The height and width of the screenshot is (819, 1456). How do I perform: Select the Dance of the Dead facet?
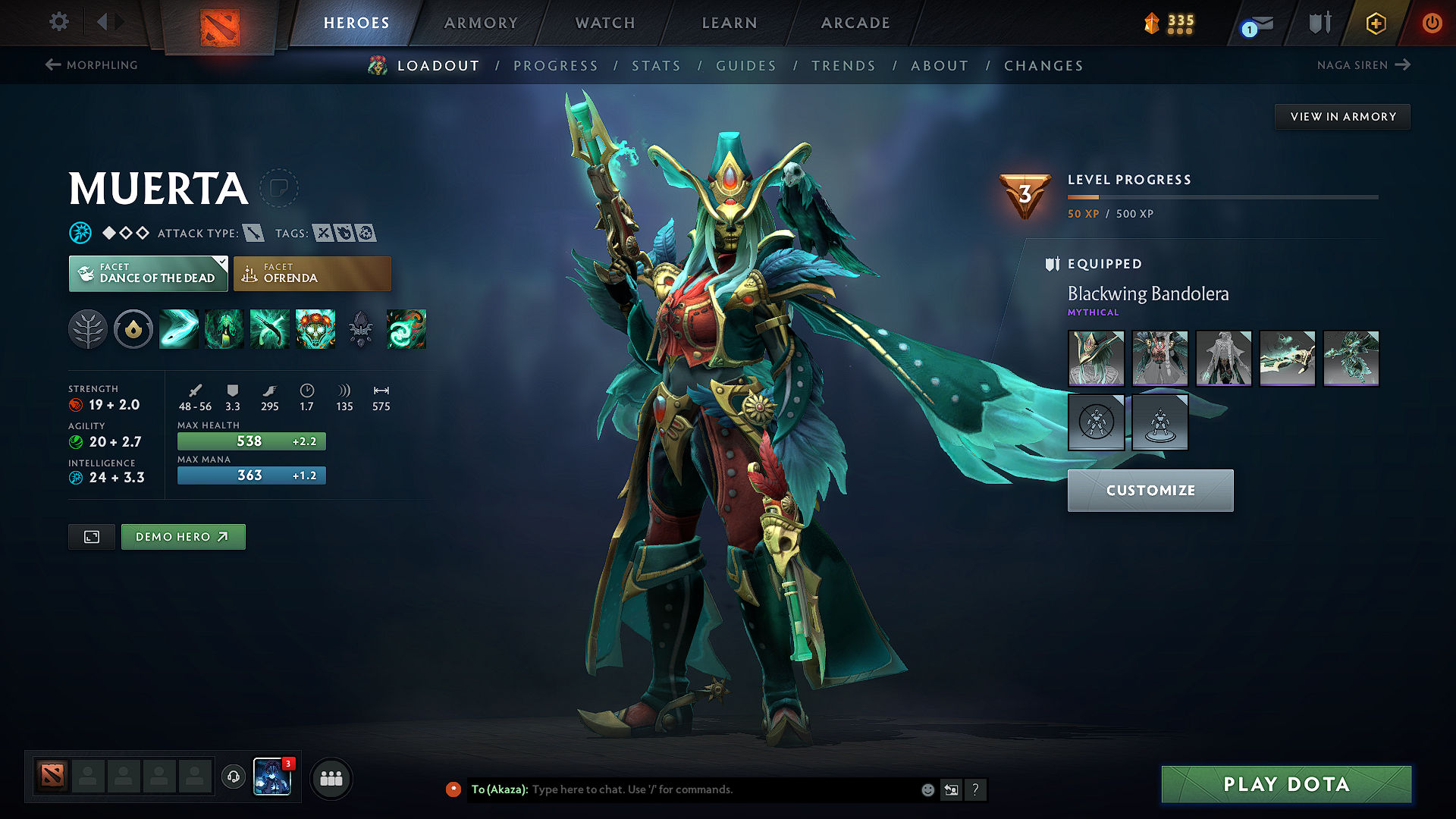[148, 274]
